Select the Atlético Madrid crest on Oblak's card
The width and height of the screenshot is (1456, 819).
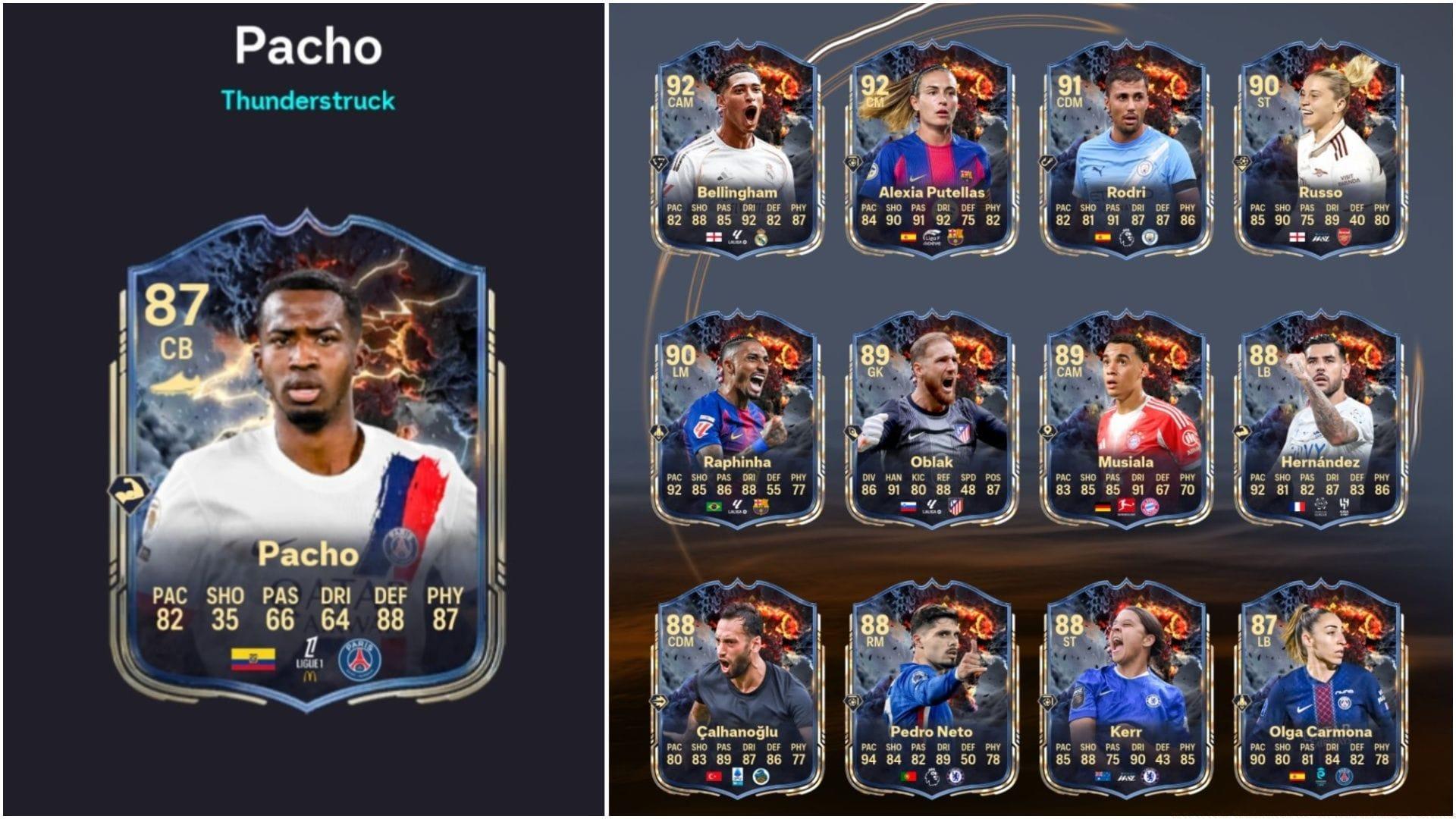coord(955,506)
